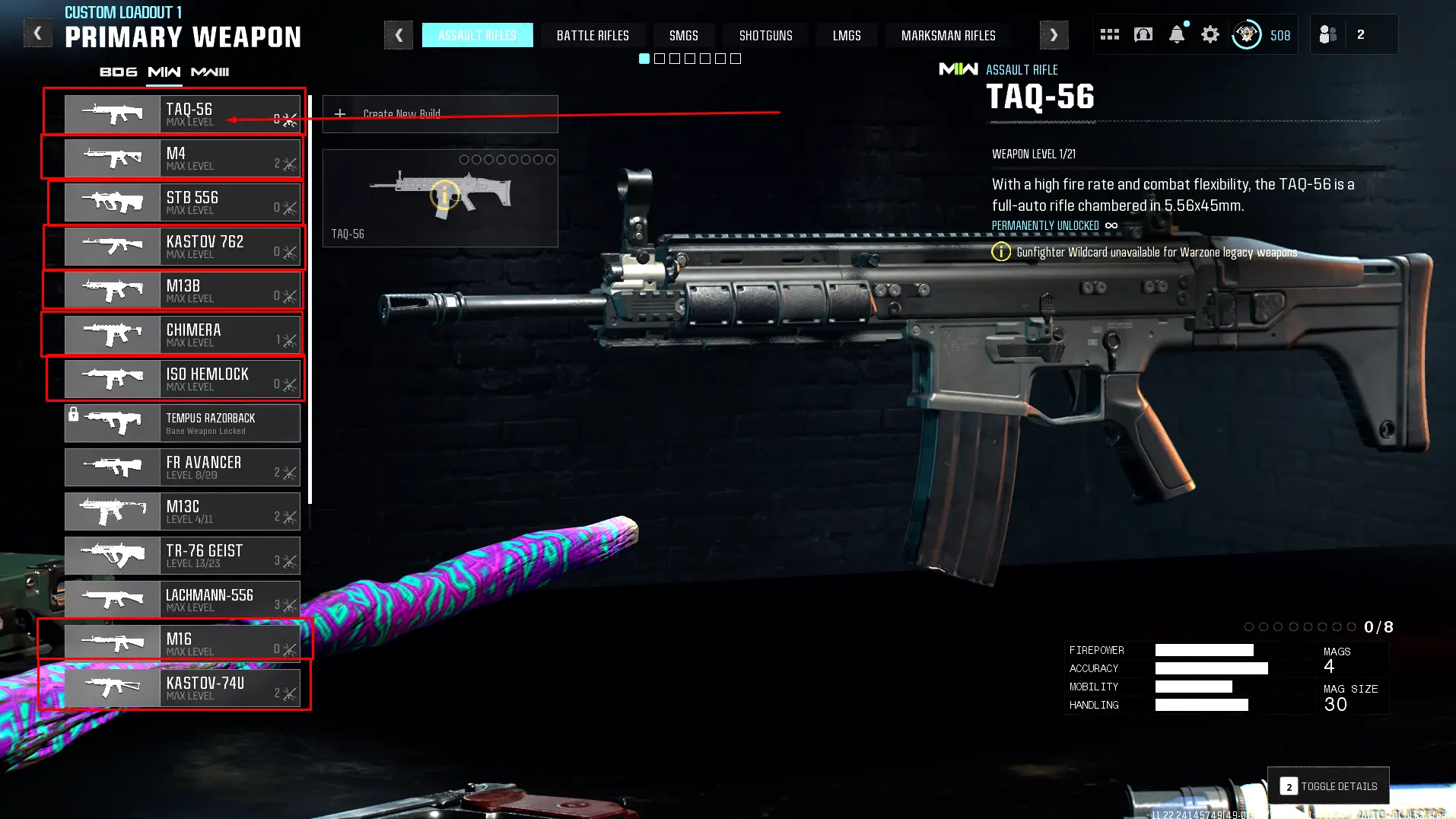Pick the Lachmann-556 entry
This screenshot has width=1456, height=819.
pos(183,600)
